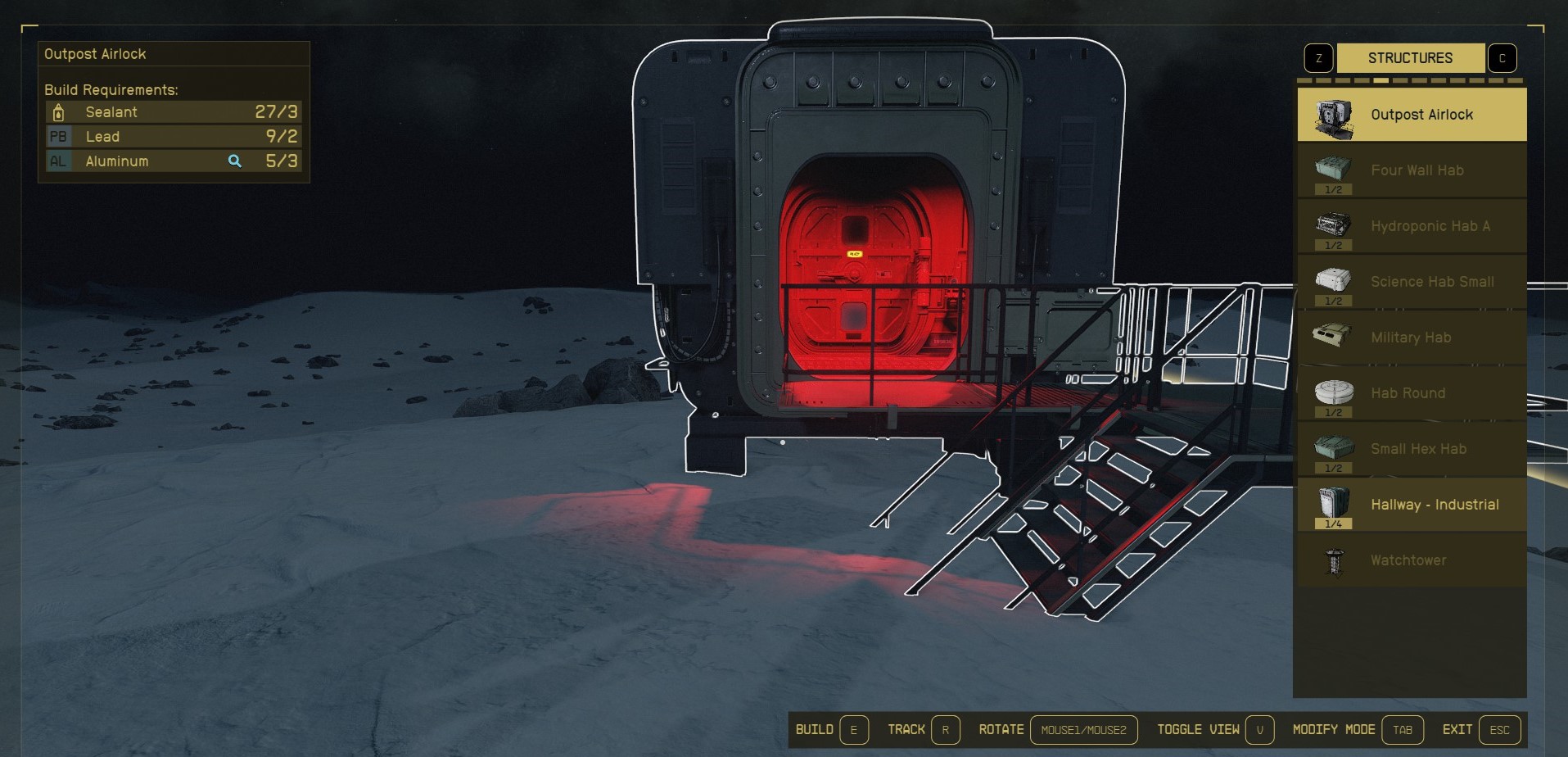Select Outpost Airlock in the structures list

click(x=1412, y=115)
